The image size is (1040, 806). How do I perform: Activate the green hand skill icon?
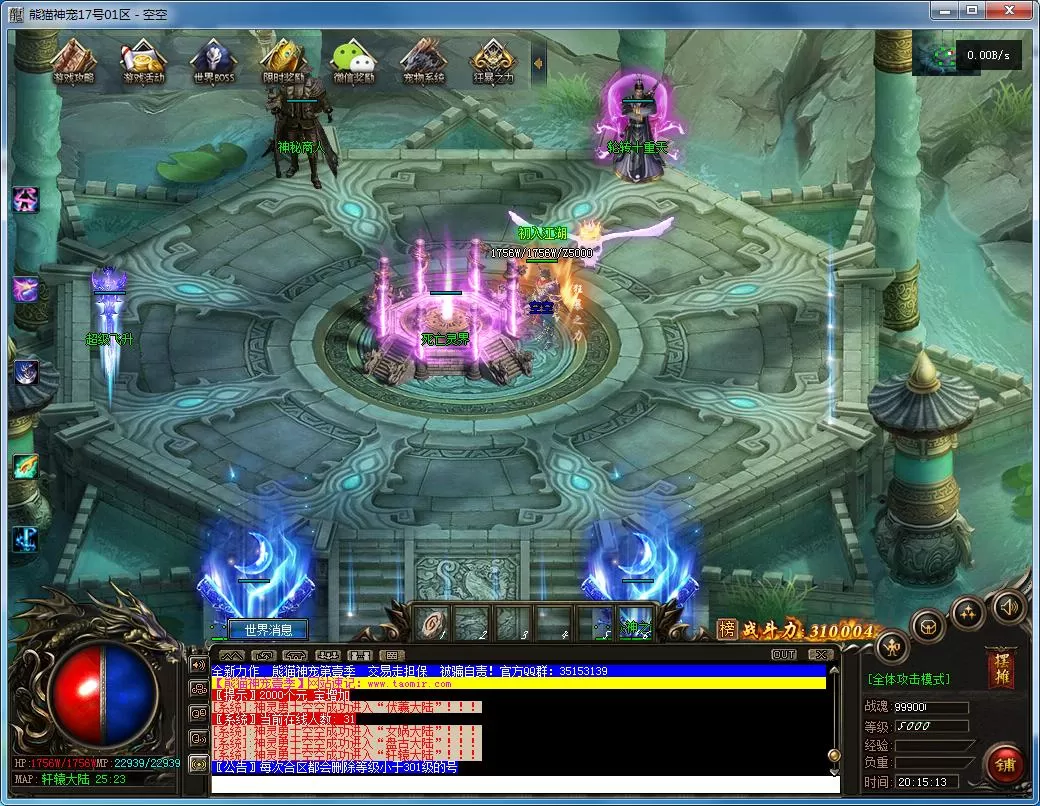click(x=25, y=465)
